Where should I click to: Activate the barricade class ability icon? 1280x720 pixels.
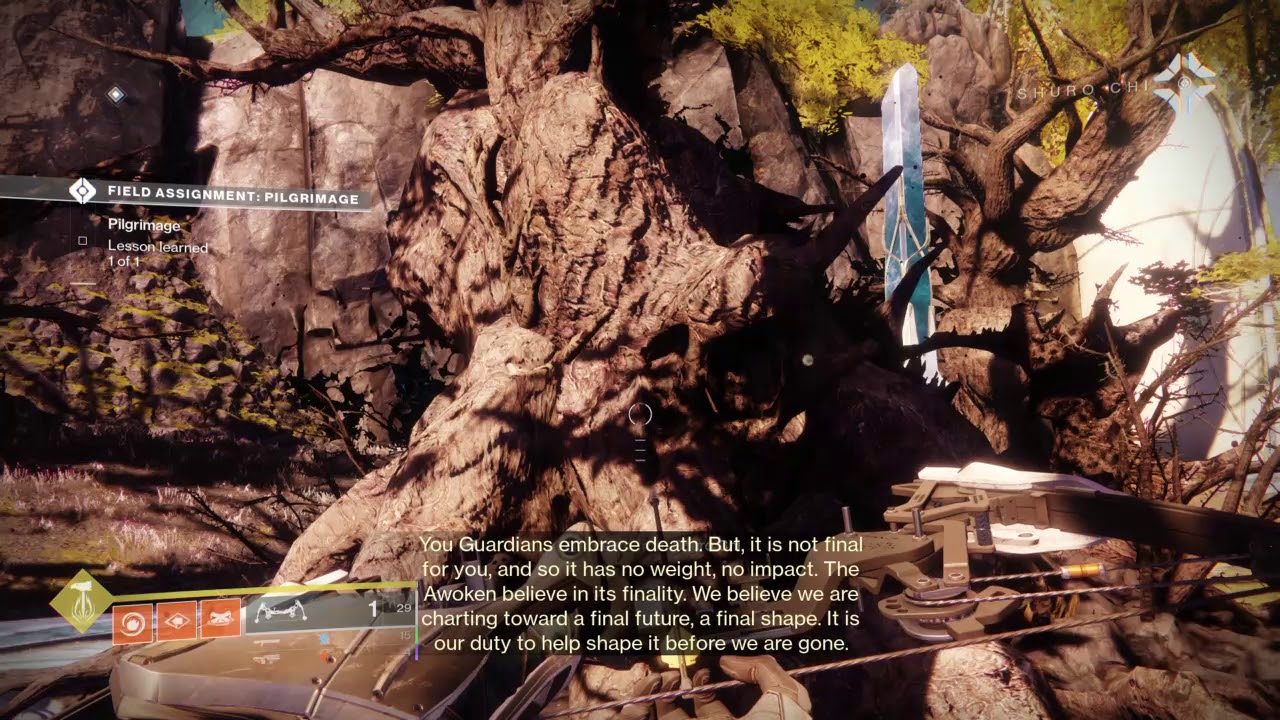click(220, 620)
